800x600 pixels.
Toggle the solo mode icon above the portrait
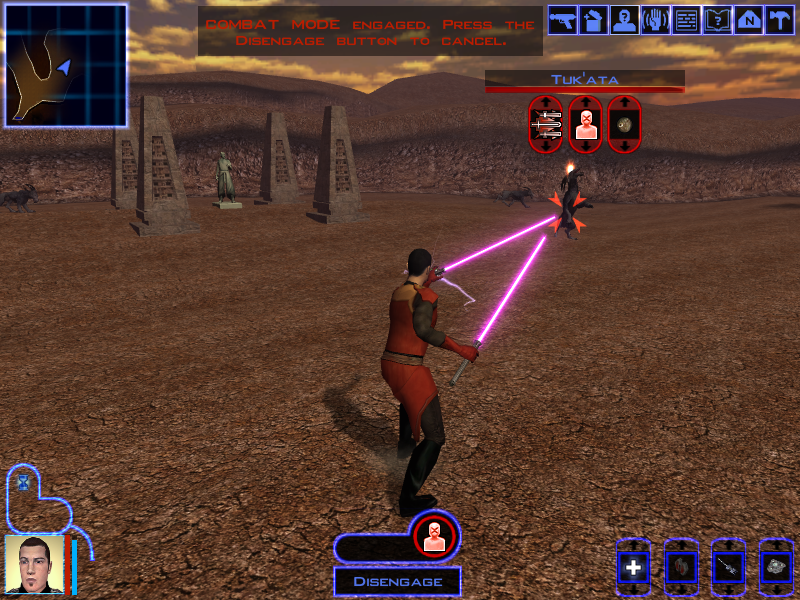tap(23, 482)
